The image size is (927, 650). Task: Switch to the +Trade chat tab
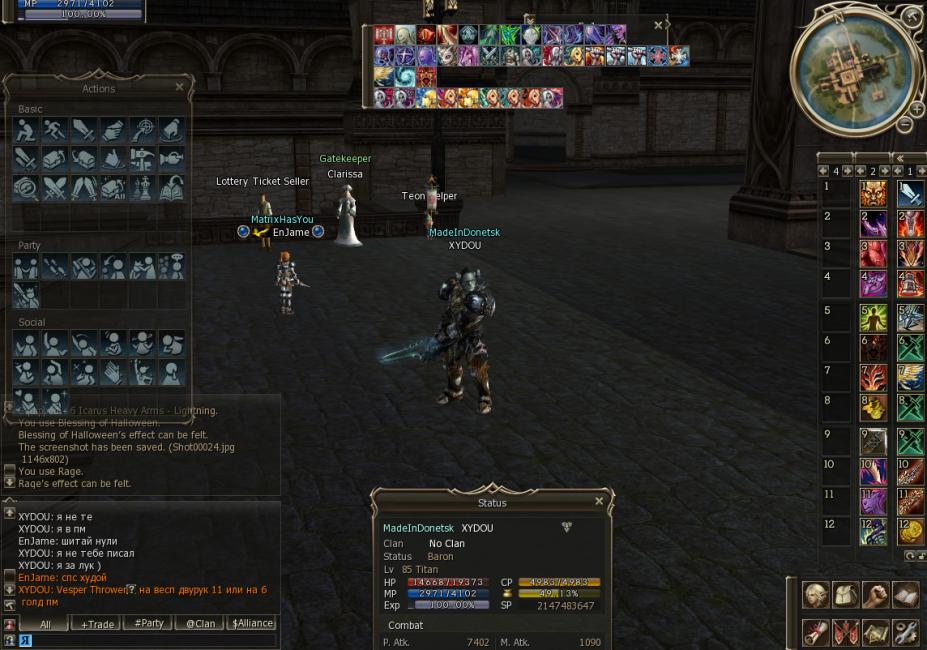(98, 623)
